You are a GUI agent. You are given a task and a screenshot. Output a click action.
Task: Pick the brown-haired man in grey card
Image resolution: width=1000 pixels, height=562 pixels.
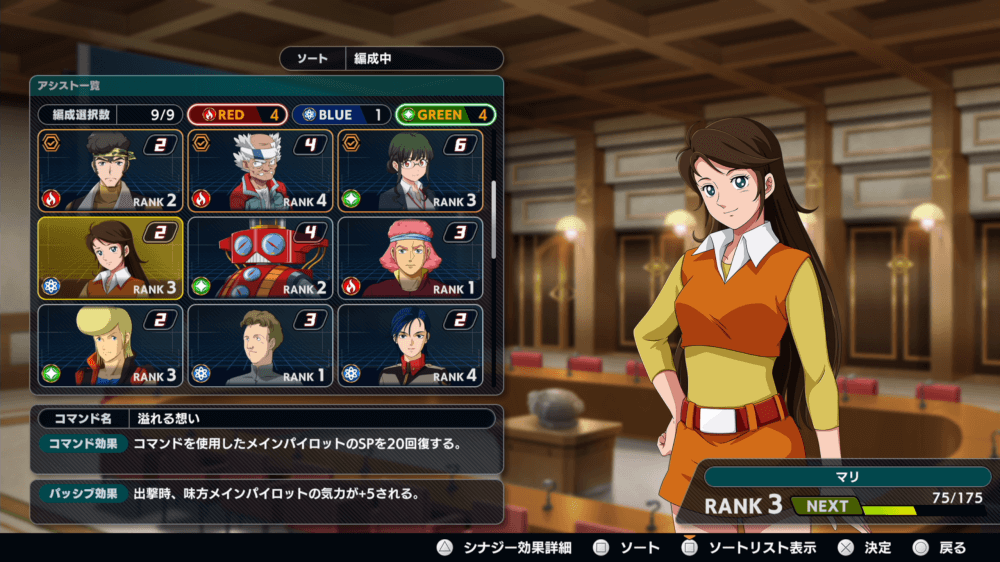coord(260,345)
